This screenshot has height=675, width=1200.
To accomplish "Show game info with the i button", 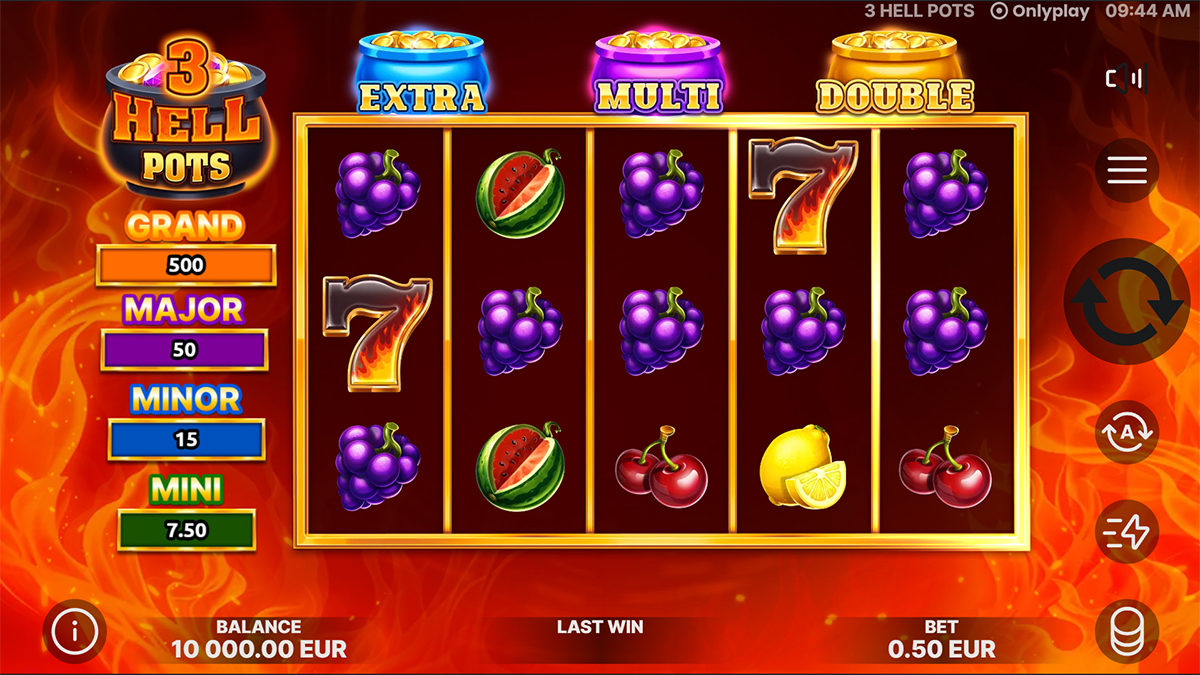I will tap(76, 631).
